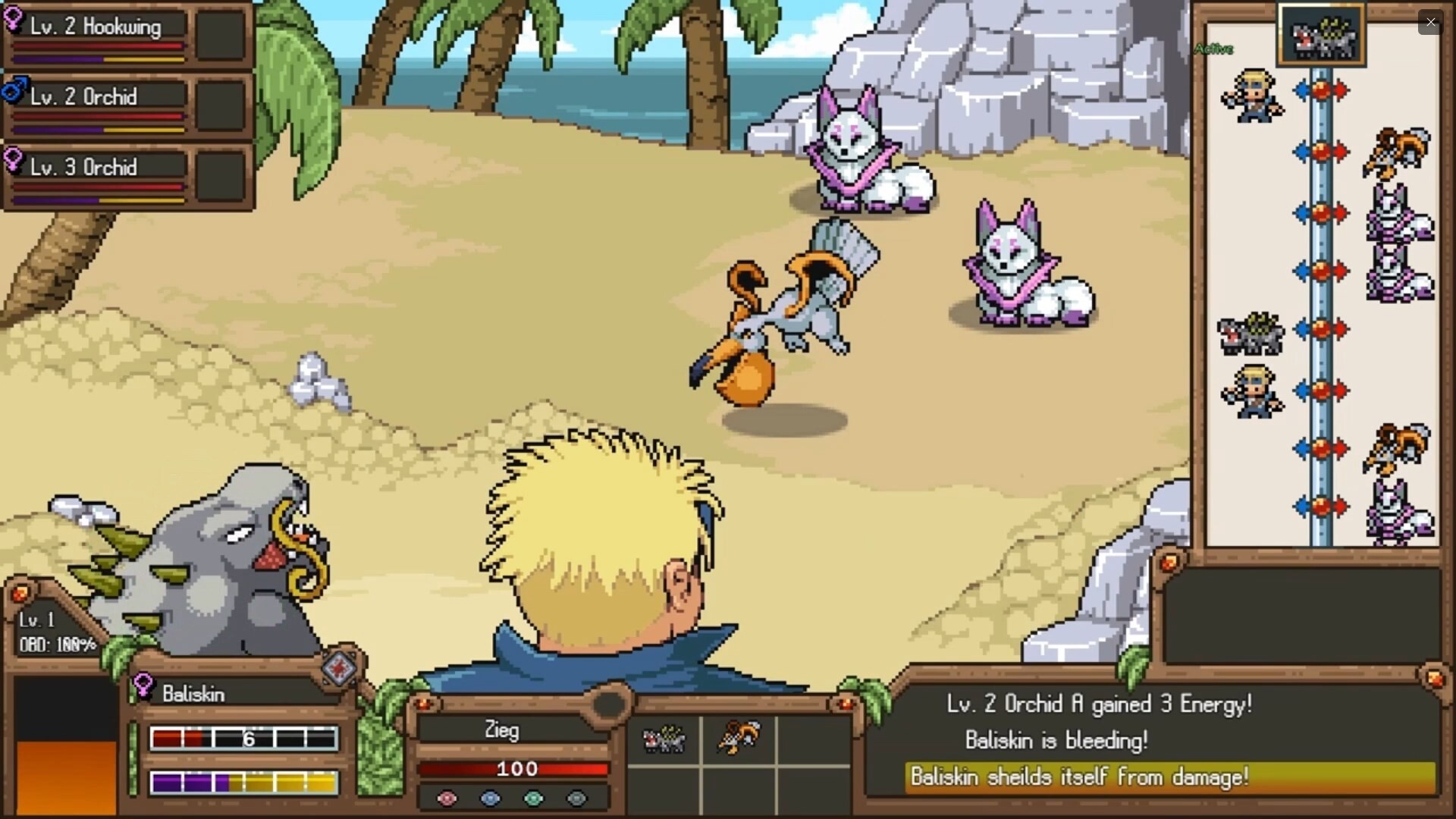Click Zieg's red health bar showing 100
The height and width of the screenshot is (819, 1456).
(514, 769)
